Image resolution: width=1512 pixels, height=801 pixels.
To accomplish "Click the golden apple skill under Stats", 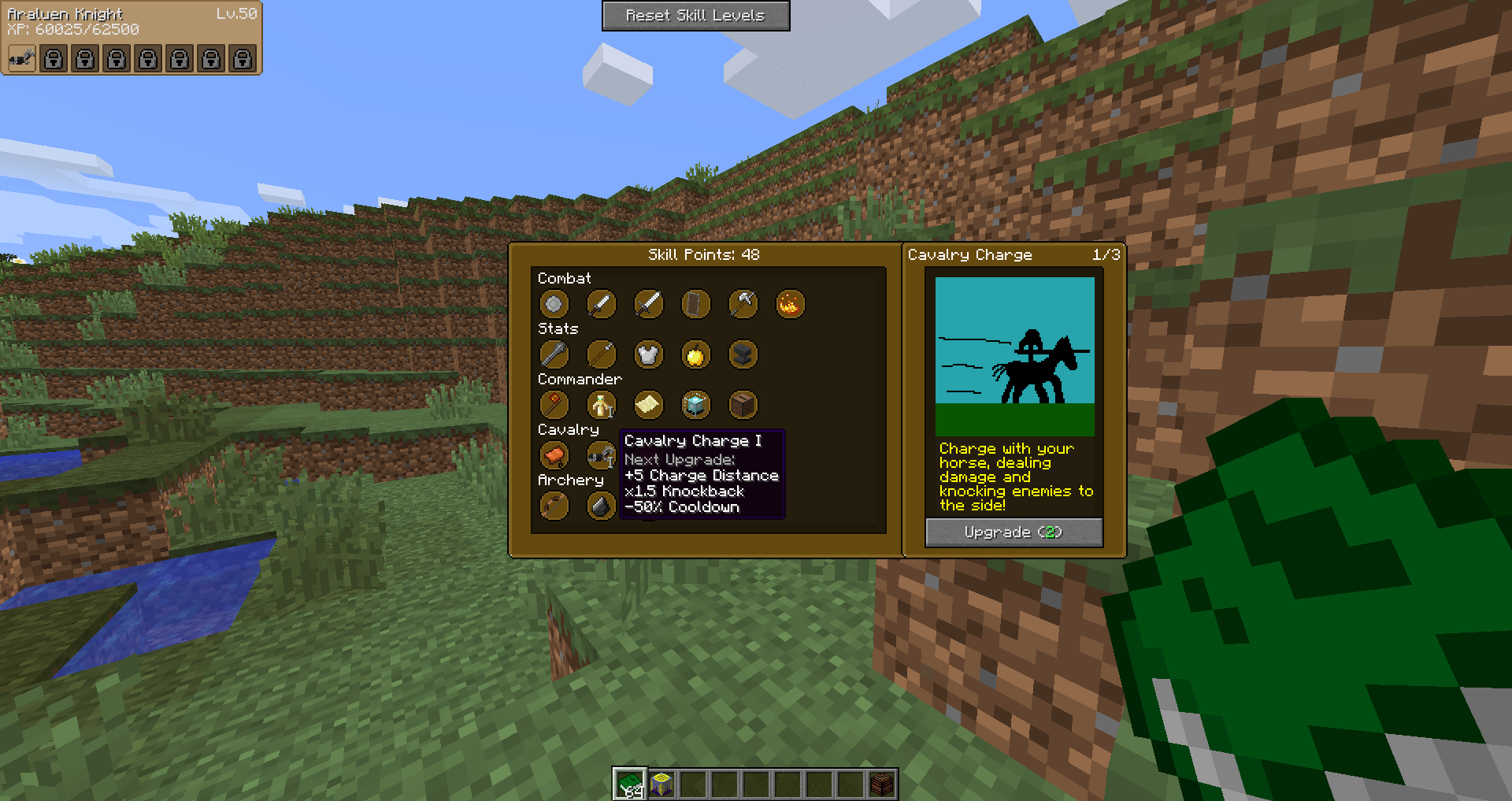I will click(x=695, y=354).
